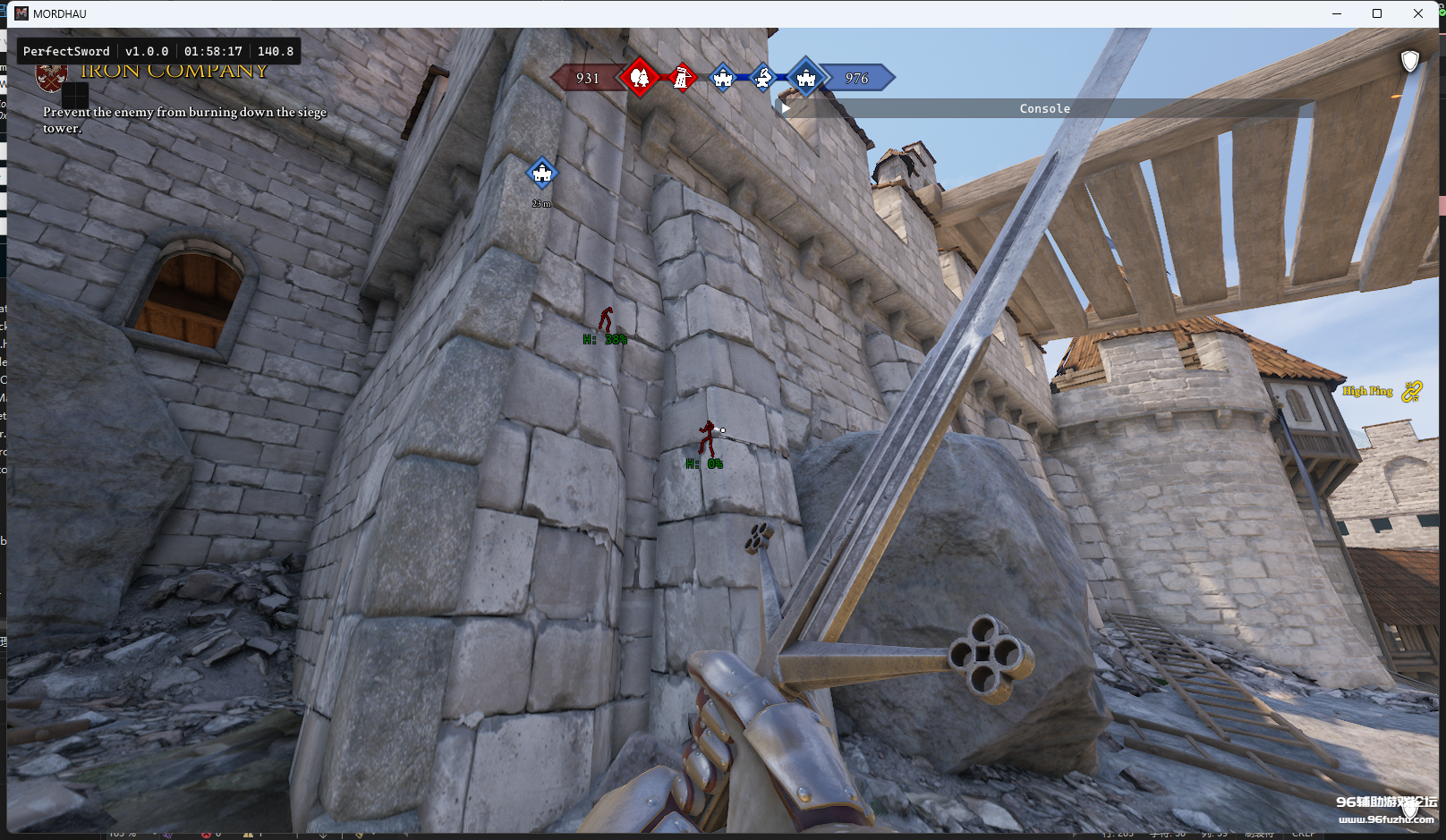The width and height of the screenshot is (1446, 840).
Task: Minimize the MORDHAU window
Action: (x=1337, y=13)
